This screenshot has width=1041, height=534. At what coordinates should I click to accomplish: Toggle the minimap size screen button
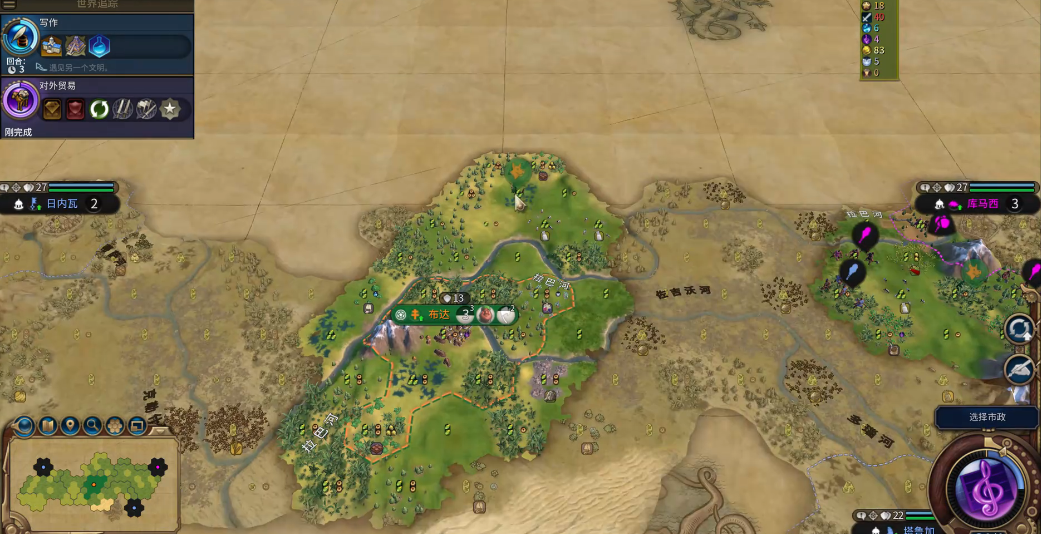(137, 427)
